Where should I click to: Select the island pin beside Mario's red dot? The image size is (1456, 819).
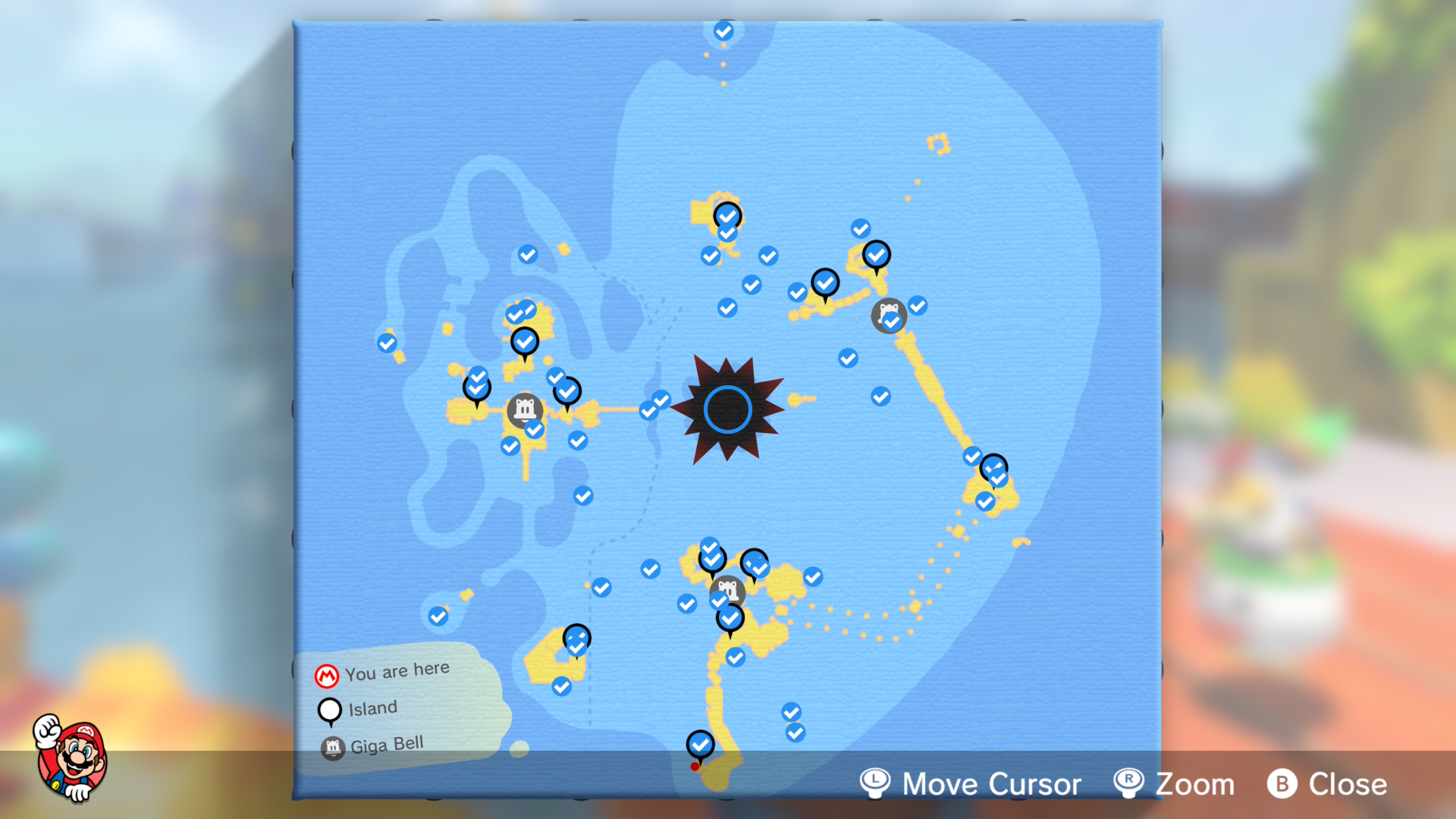coord(700,745)
